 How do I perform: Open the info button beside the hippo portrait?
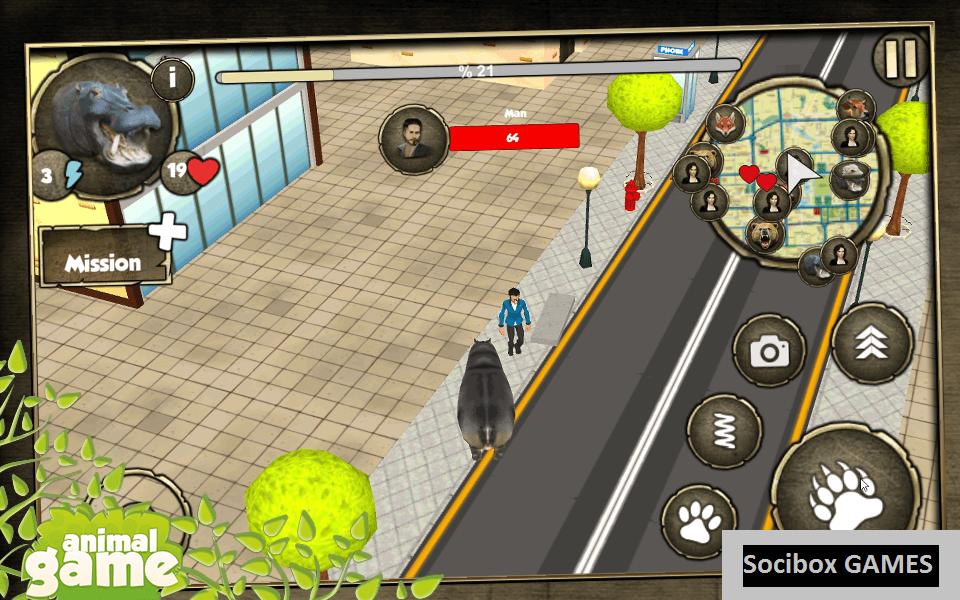coord(172,78)
